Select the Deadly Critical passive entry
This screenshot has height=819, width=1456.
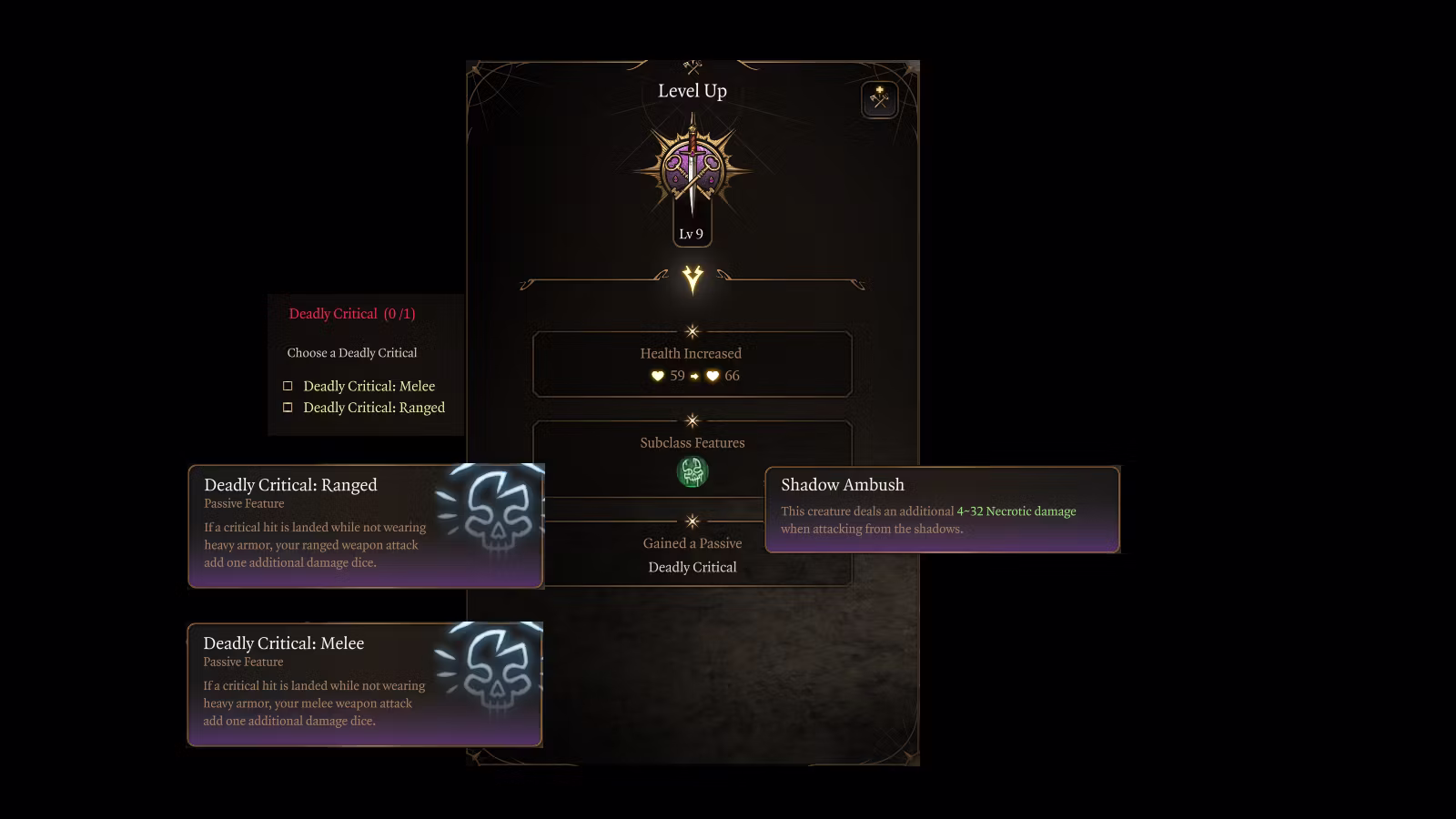692,567
